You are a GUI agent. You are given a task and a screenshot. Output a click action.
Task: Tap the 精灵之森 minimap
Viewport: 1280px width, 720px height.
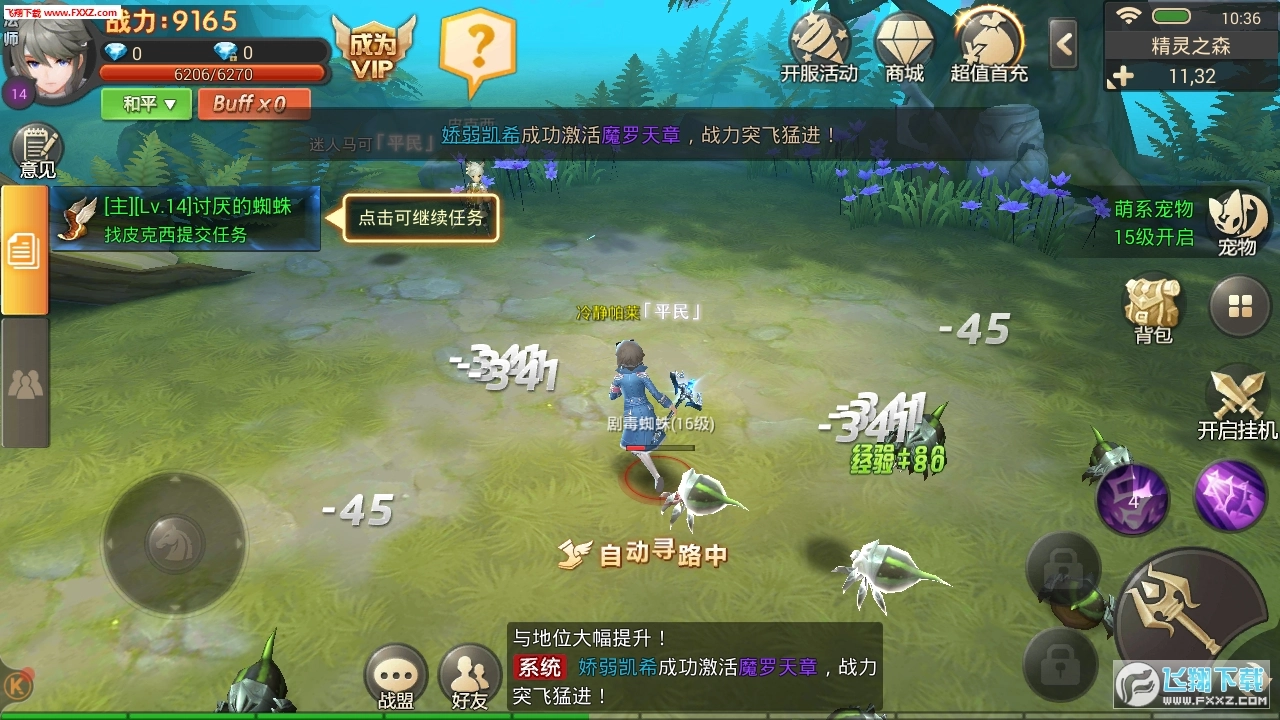coord(1190,47)
